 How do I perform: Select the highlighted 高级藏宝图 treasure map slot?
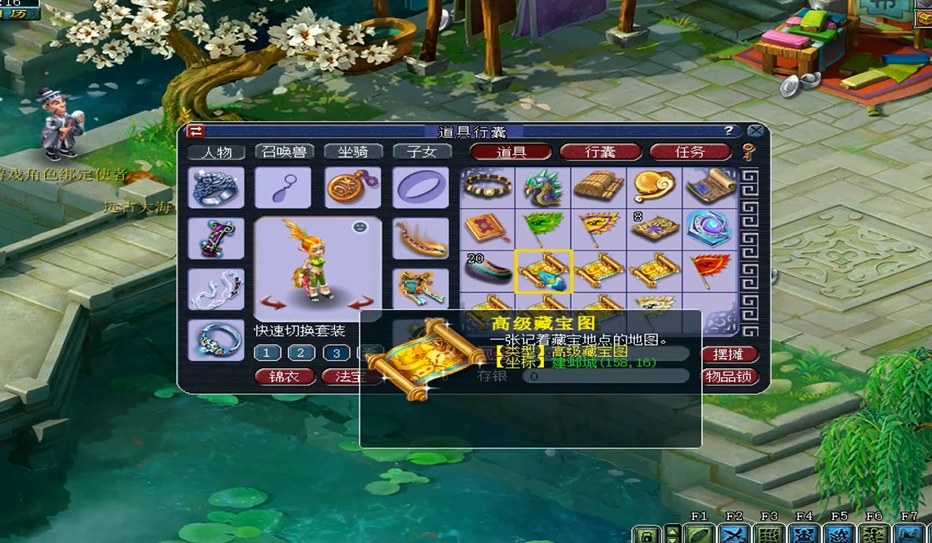544,271
